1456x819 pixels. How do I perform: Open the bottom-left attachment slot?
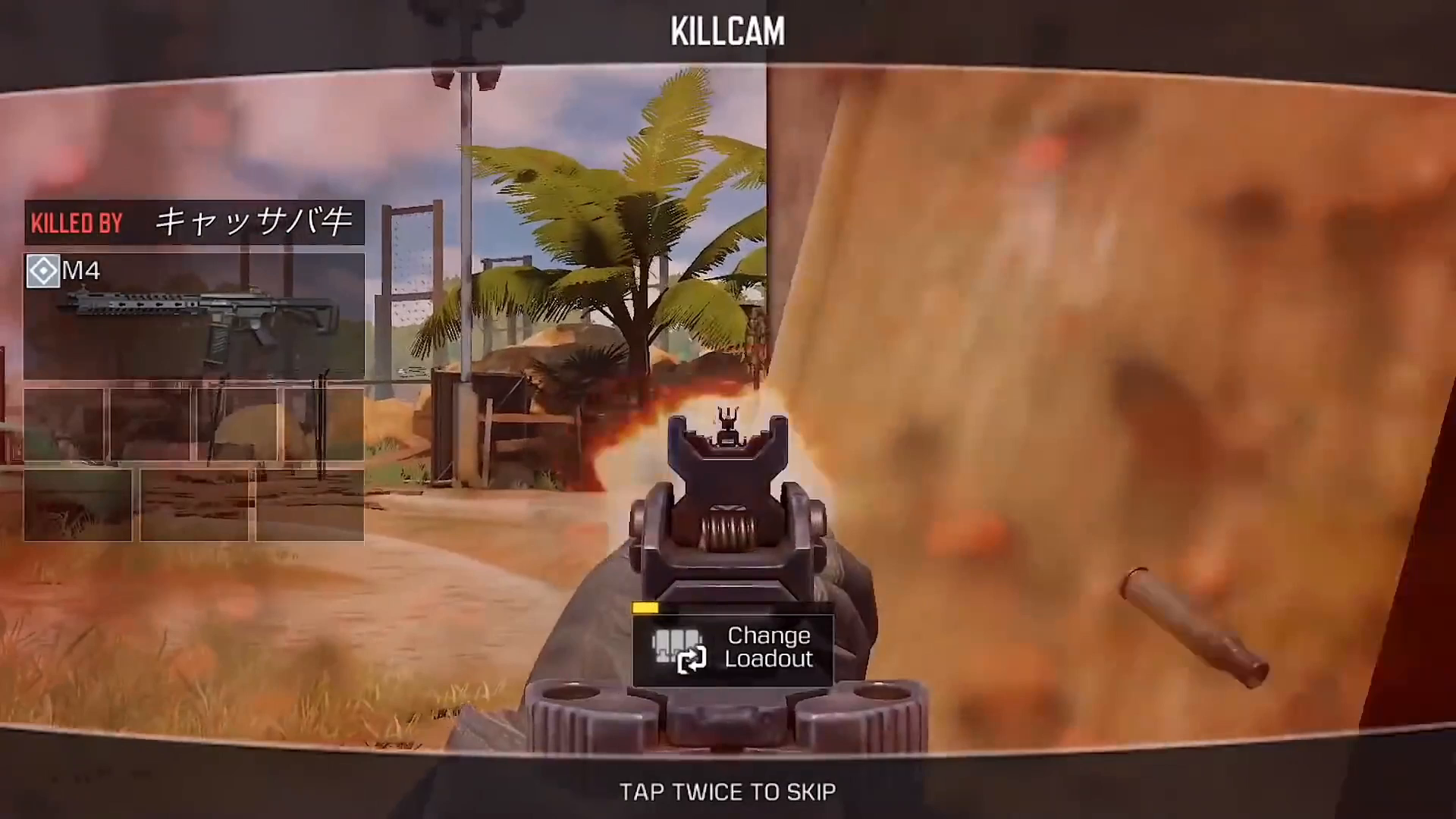point(78,504)
